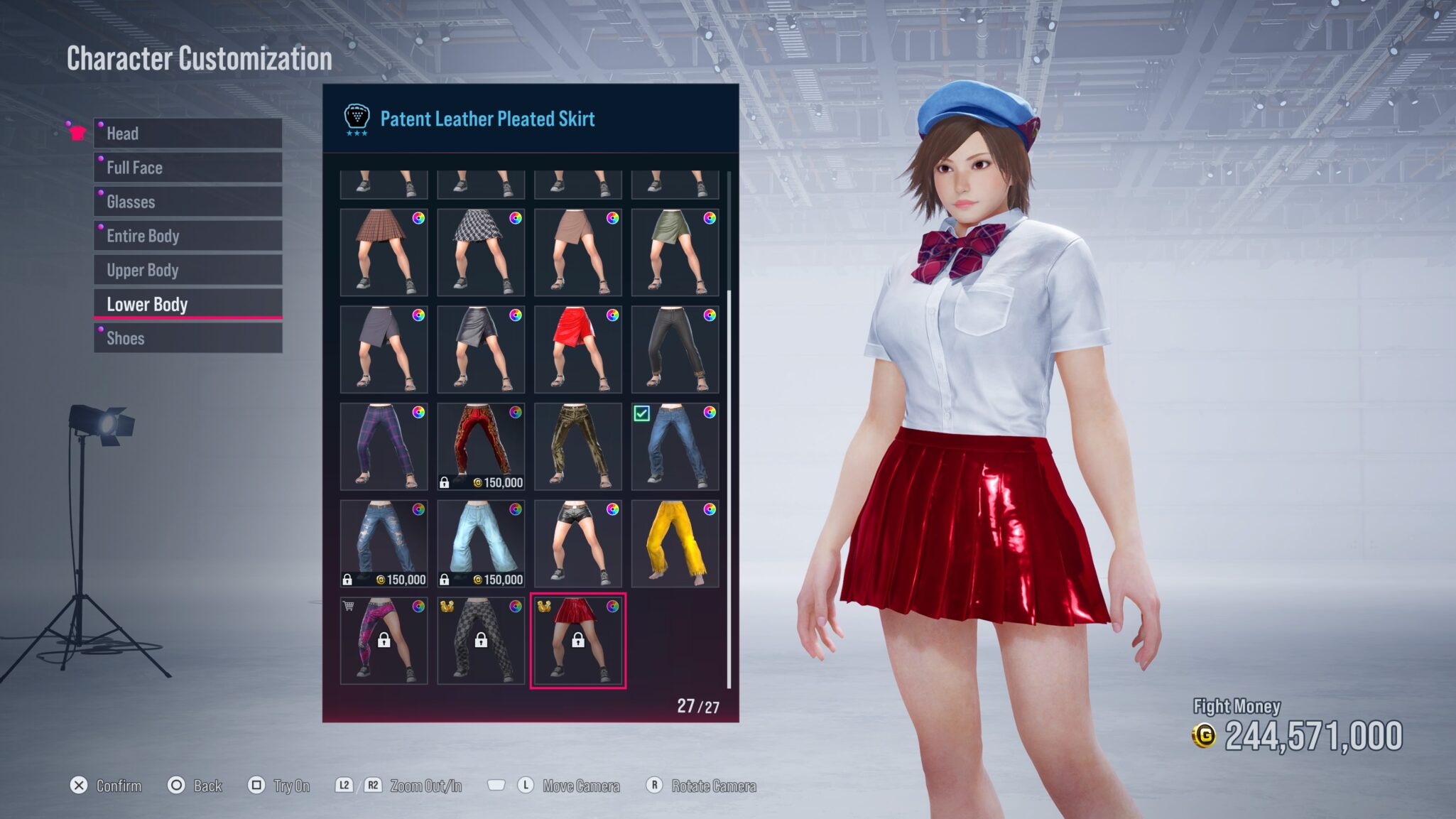Switch to Entire Body category
Image resolution: width=1456 pixels, height=819 pixels.
click(x=188, y=236)
